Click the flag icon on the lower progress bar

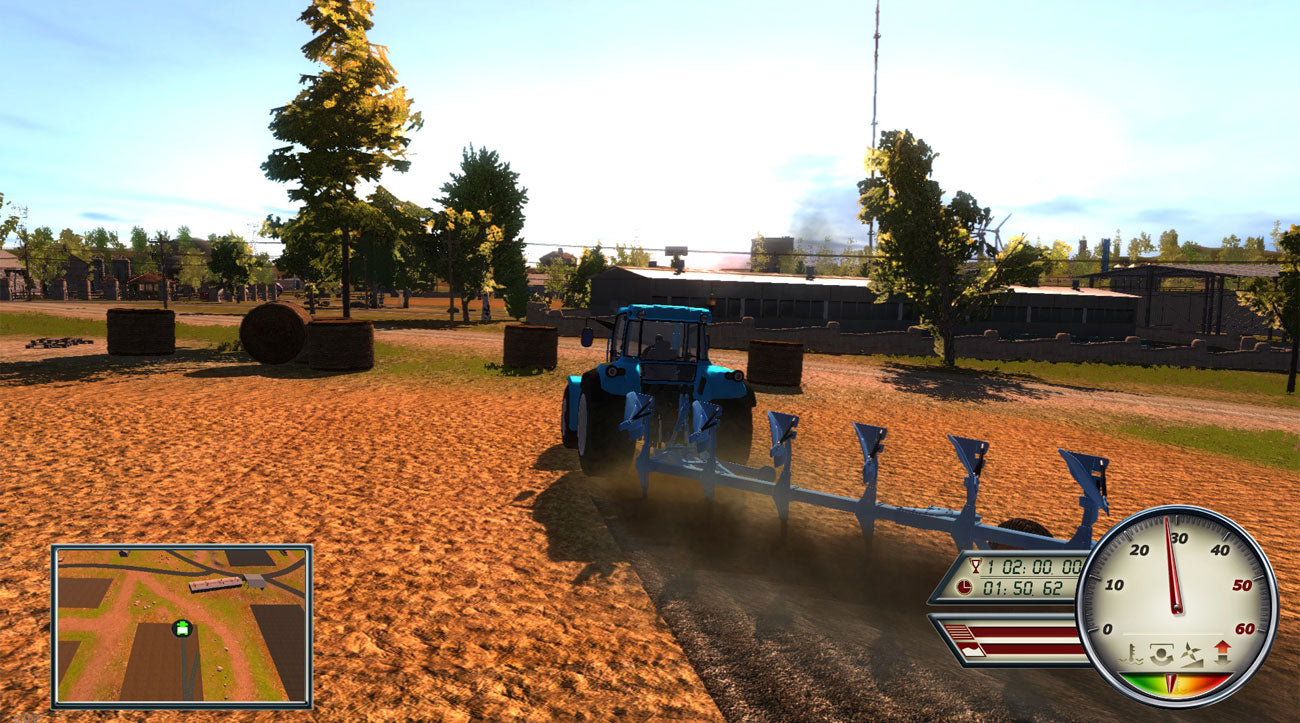pyautogui.click(x=971, y=649)
